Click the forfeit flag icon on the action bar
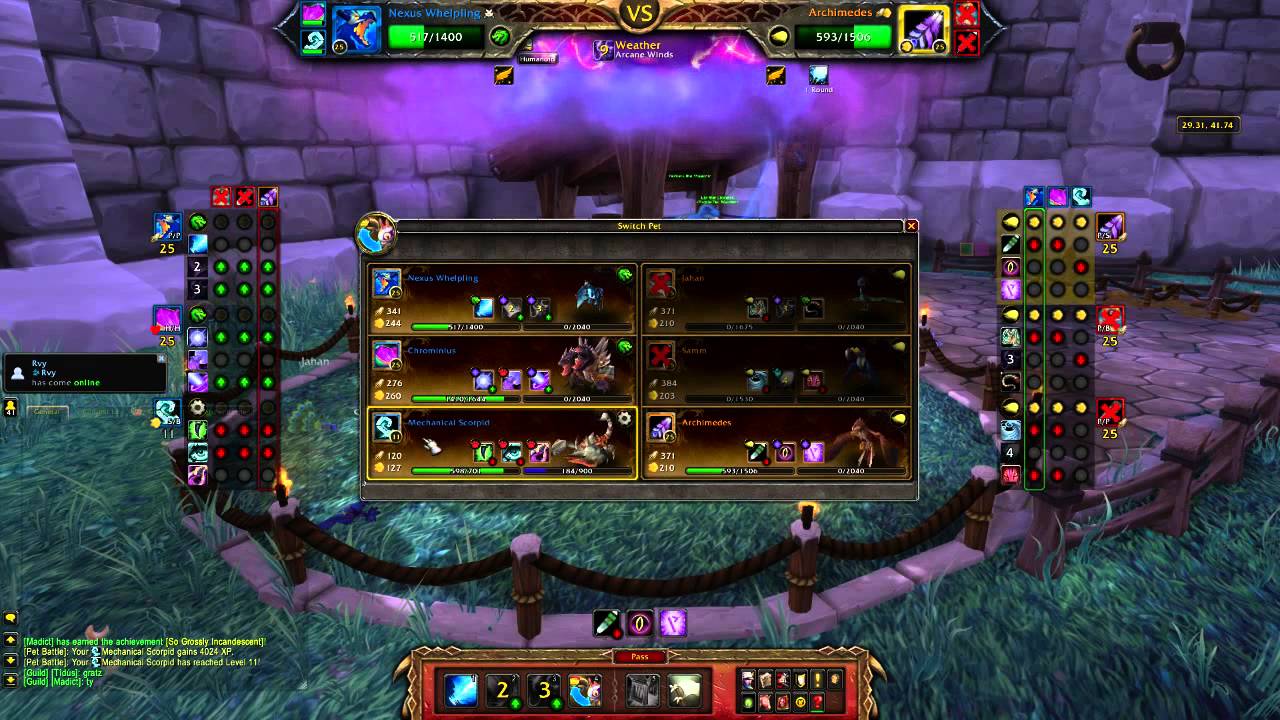 coord(683,691)
